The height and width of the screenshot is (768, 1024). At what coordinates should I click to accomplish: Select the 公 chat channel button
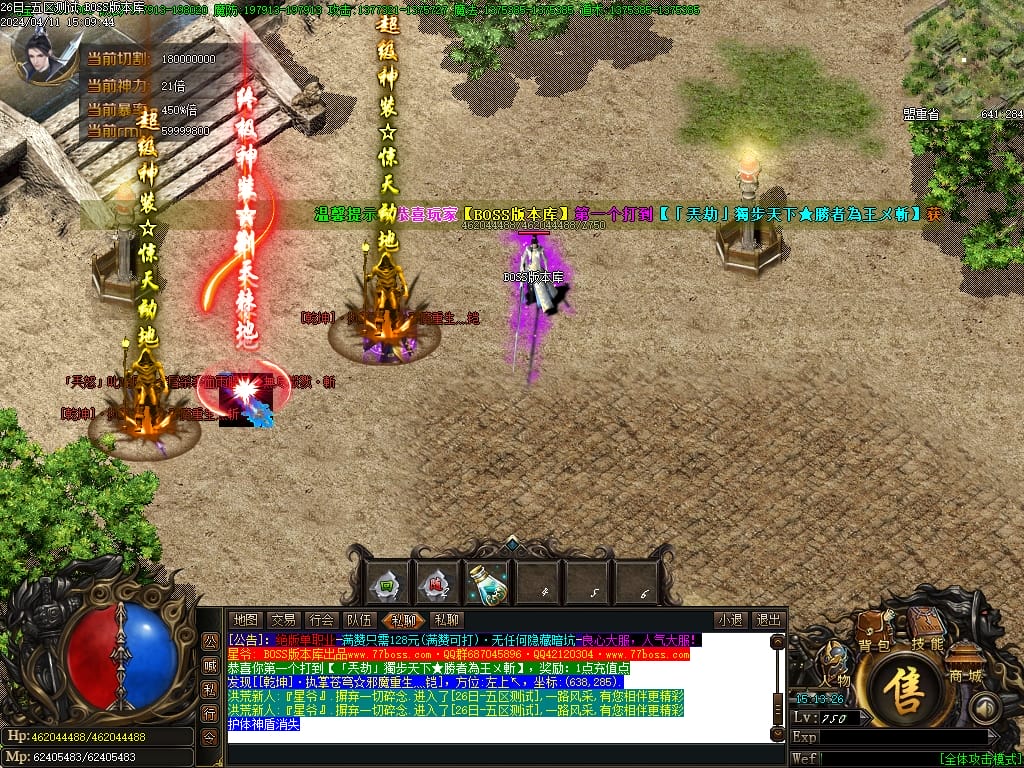[210, 641]
